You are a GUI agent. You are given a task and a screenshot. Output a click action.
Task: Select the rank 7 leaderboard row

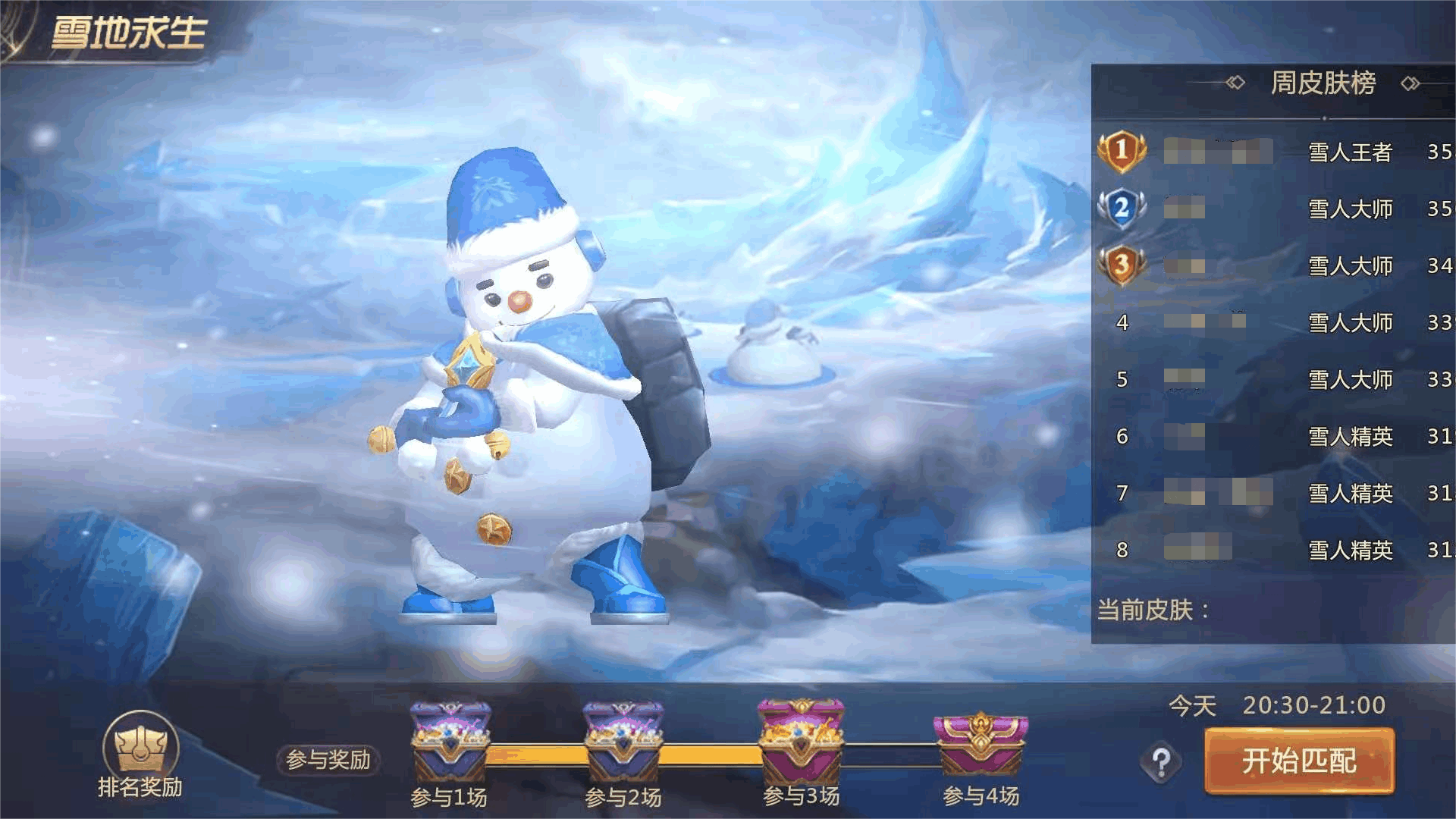[x=1274, y=493]
